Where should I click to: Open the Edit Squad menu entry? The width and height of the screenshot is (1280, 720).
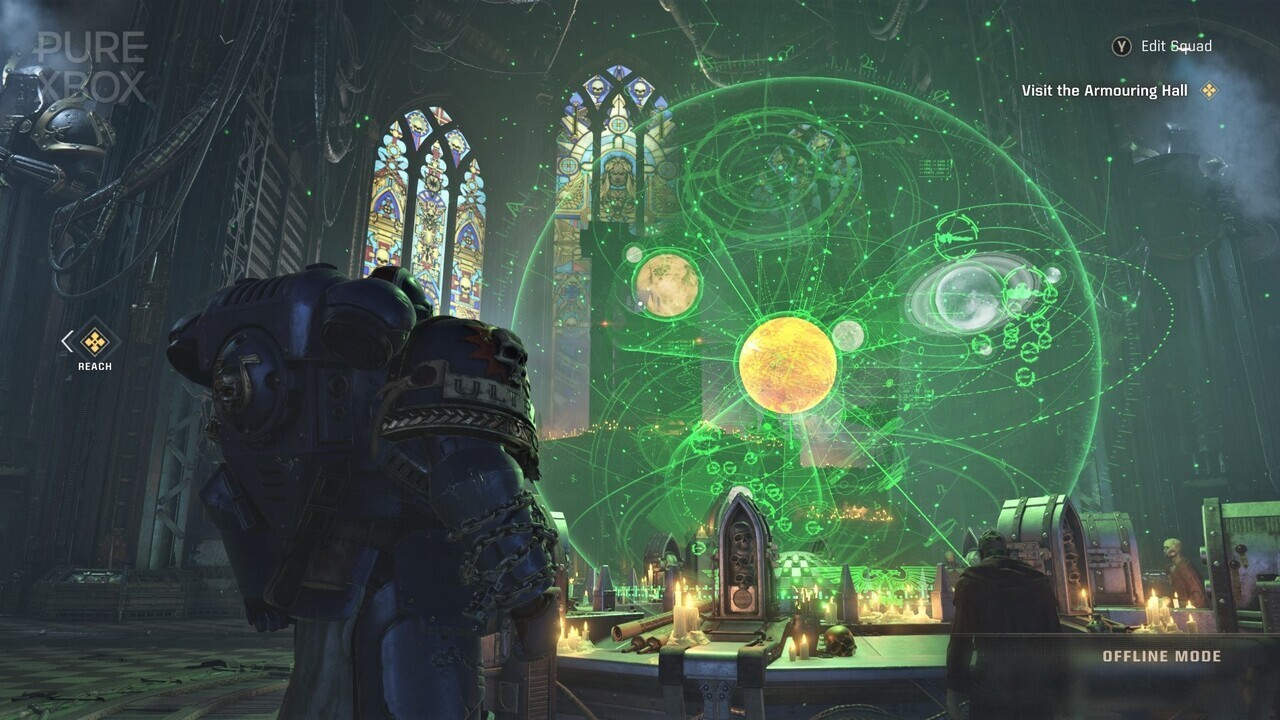point(1175,46)
